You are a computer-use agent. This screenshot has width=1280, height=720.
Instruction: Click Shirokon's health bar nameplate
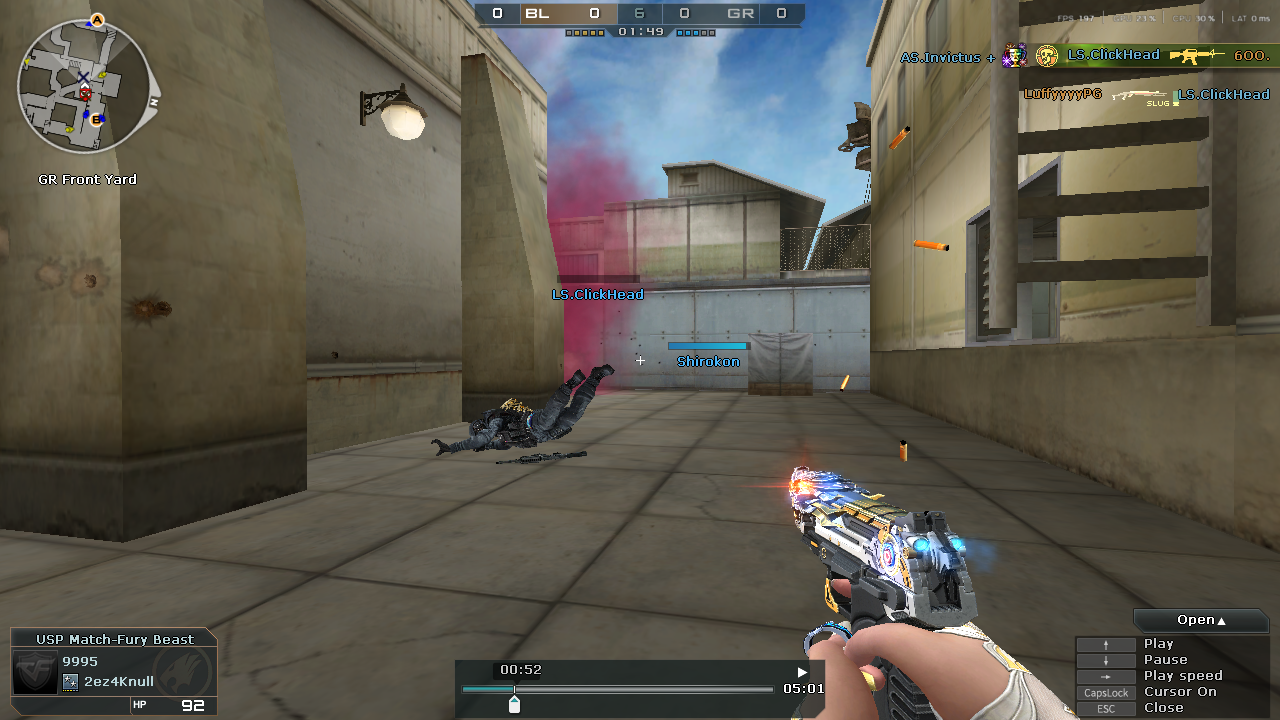pos(708,348)
